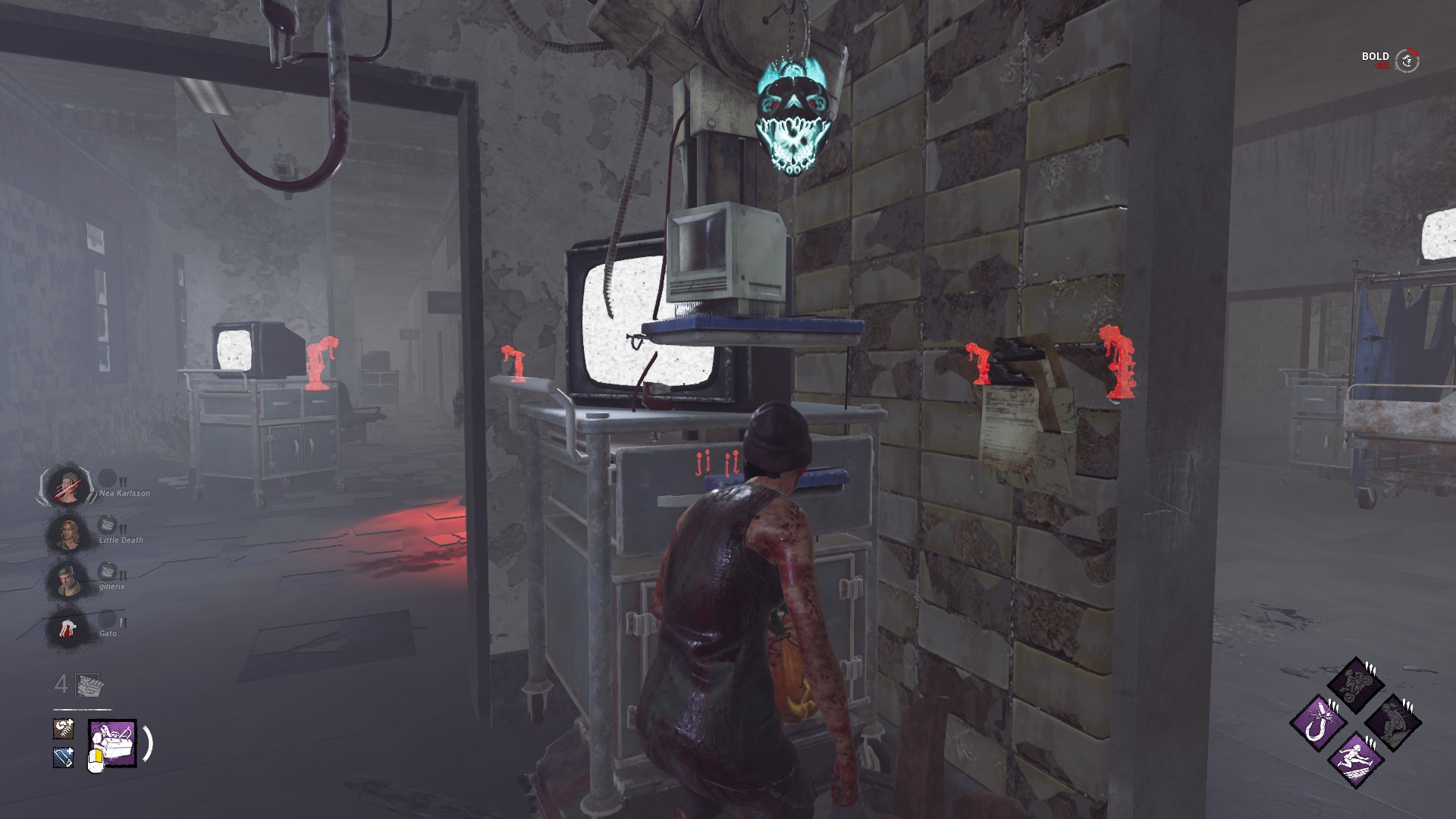Click the crouching figure perk icon
The width and height of the screenshot is (1456, 819).
pos(1392,721)
